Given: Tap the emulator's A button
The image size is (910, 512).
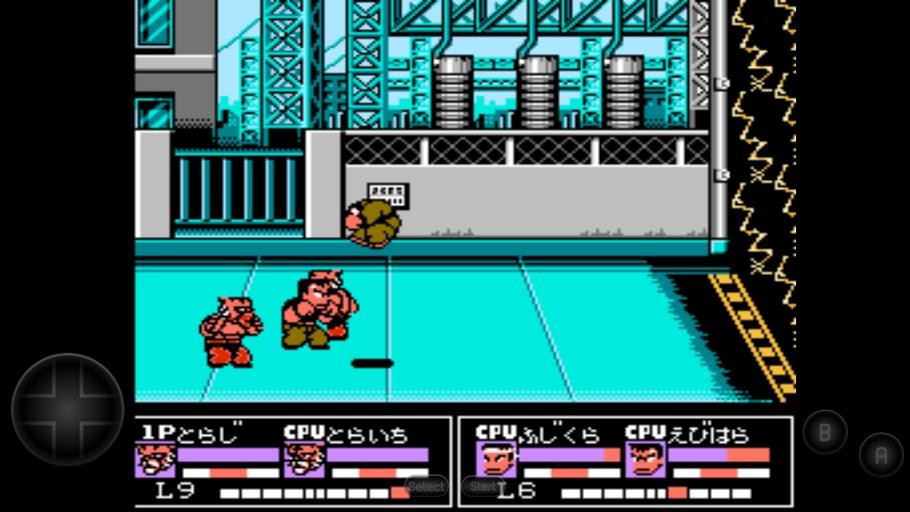Looking at the screenshot, I should (881, 455).
